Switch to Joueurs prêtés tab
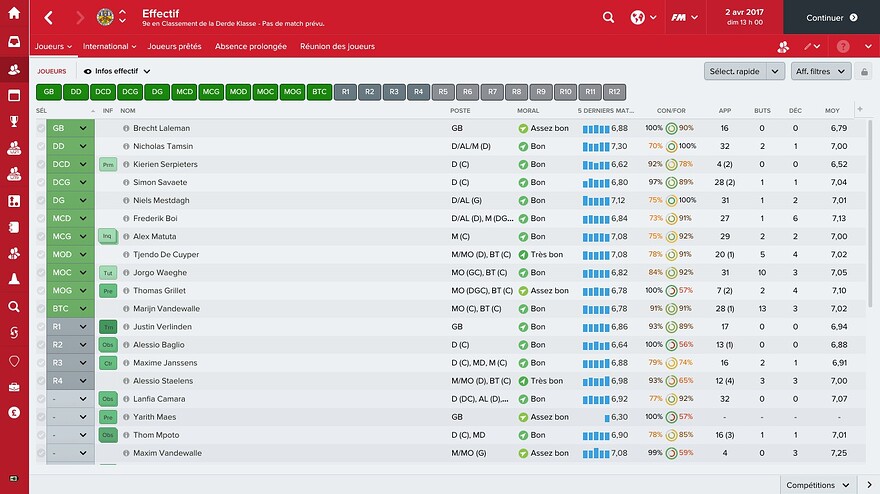 [174, 46]
